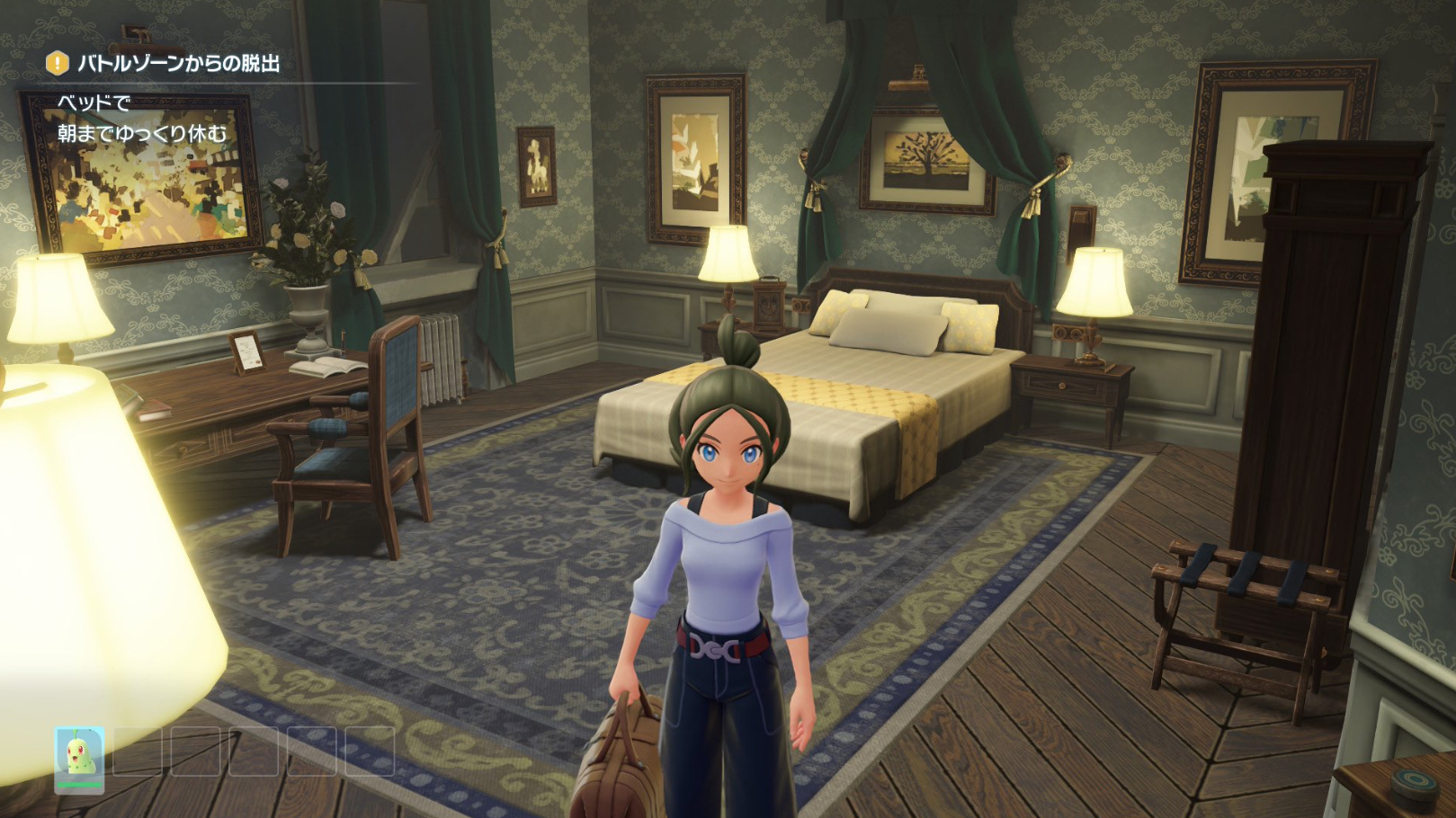Viewport: 1456px width, 818px height.
Task: Open the バトルゾーンからの脱出 mission tracker
Action: (x=178, y=64)
